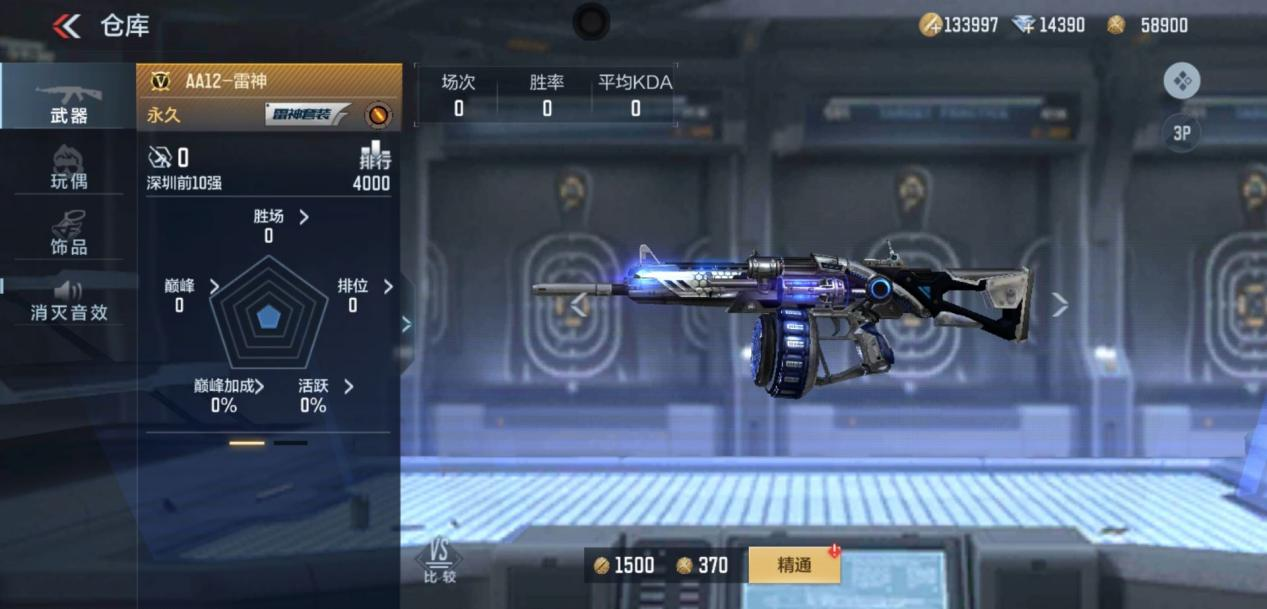
Task: Expand the 排位 ranked stat
Action: [366, 287]
